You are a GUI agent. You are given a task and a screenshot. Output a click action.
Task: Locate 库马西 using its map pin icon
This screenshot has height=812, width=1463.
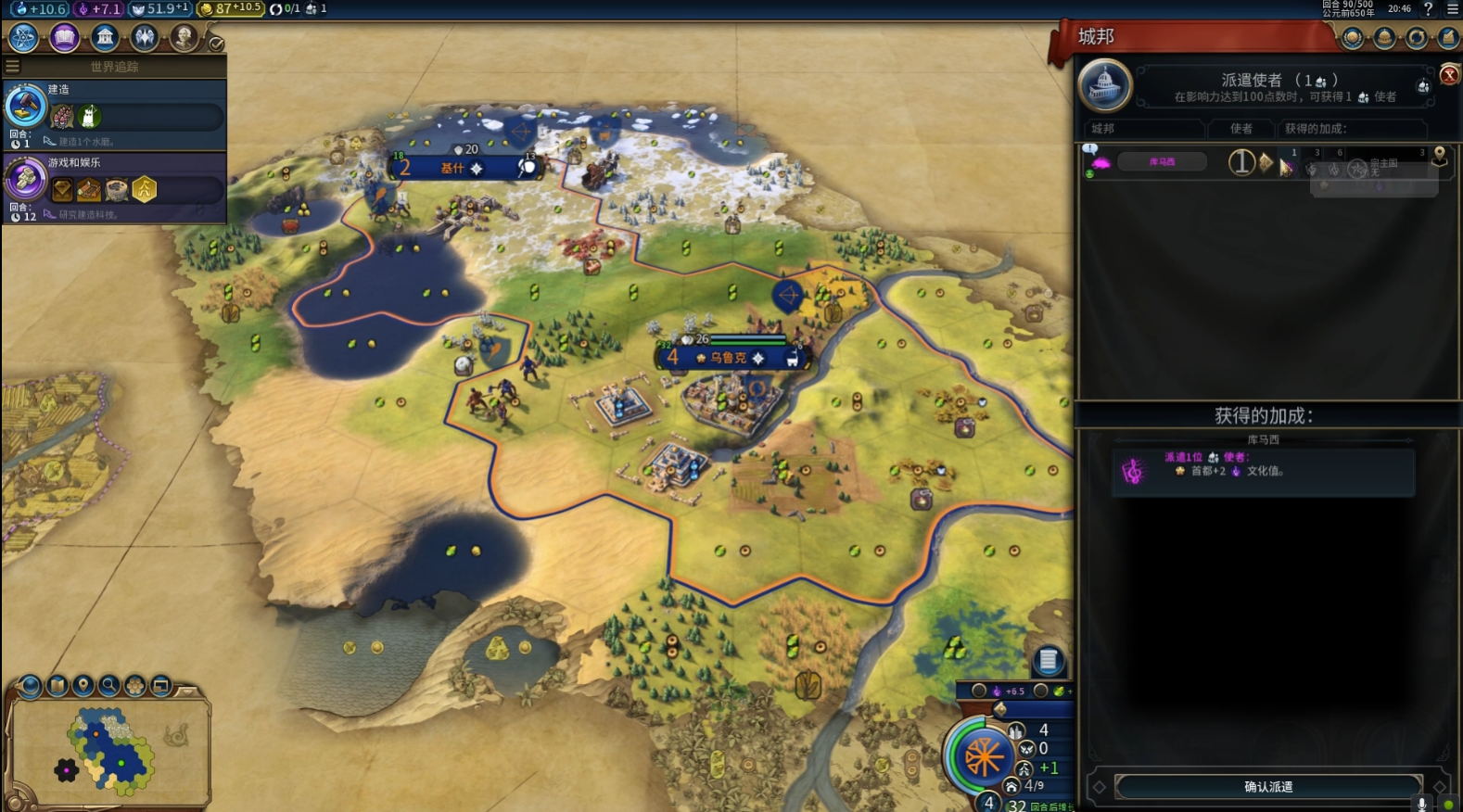pos(1439,155)
